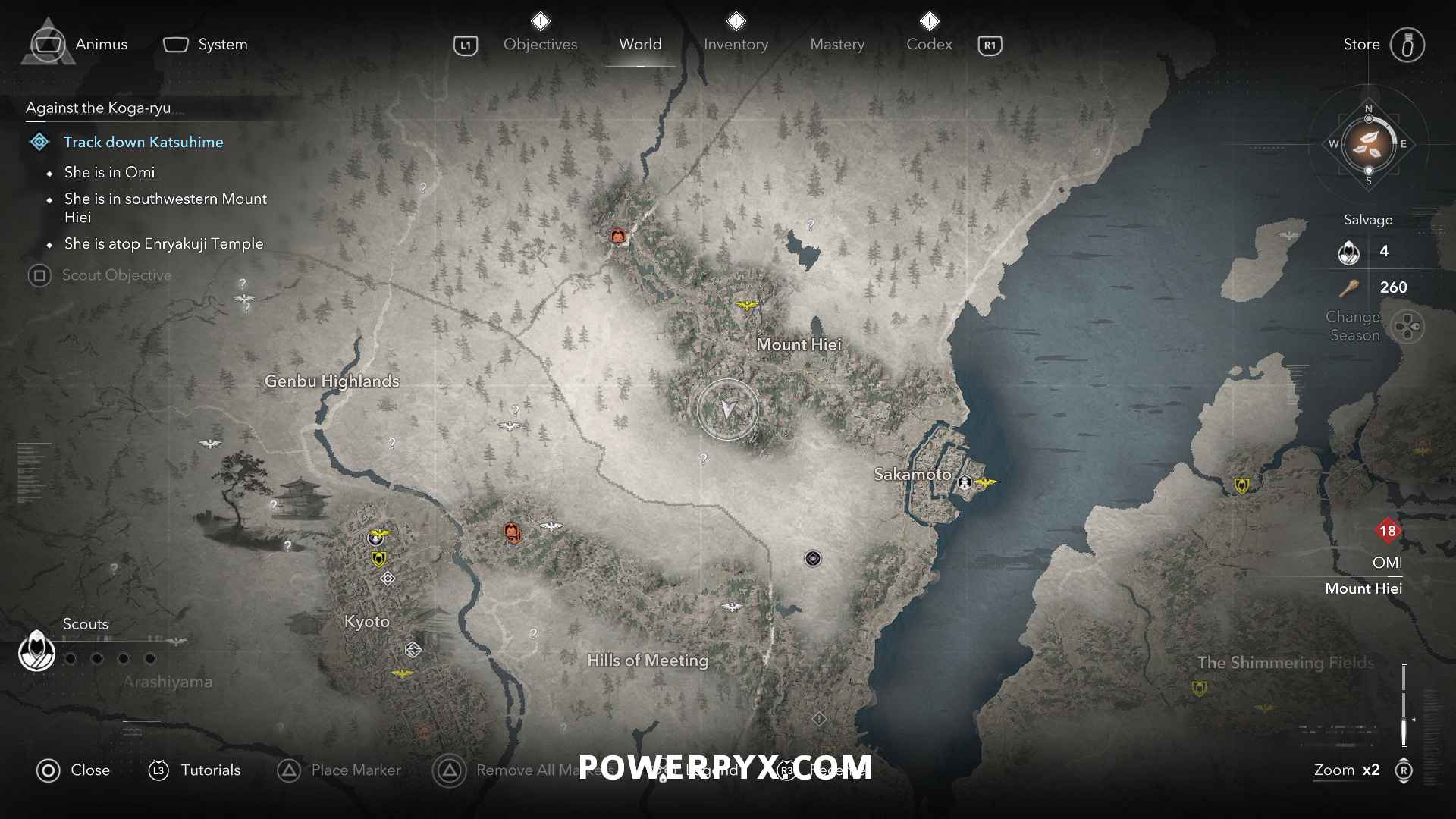
Task: Open the region label OMI on the right
Action: point(1388,563)
